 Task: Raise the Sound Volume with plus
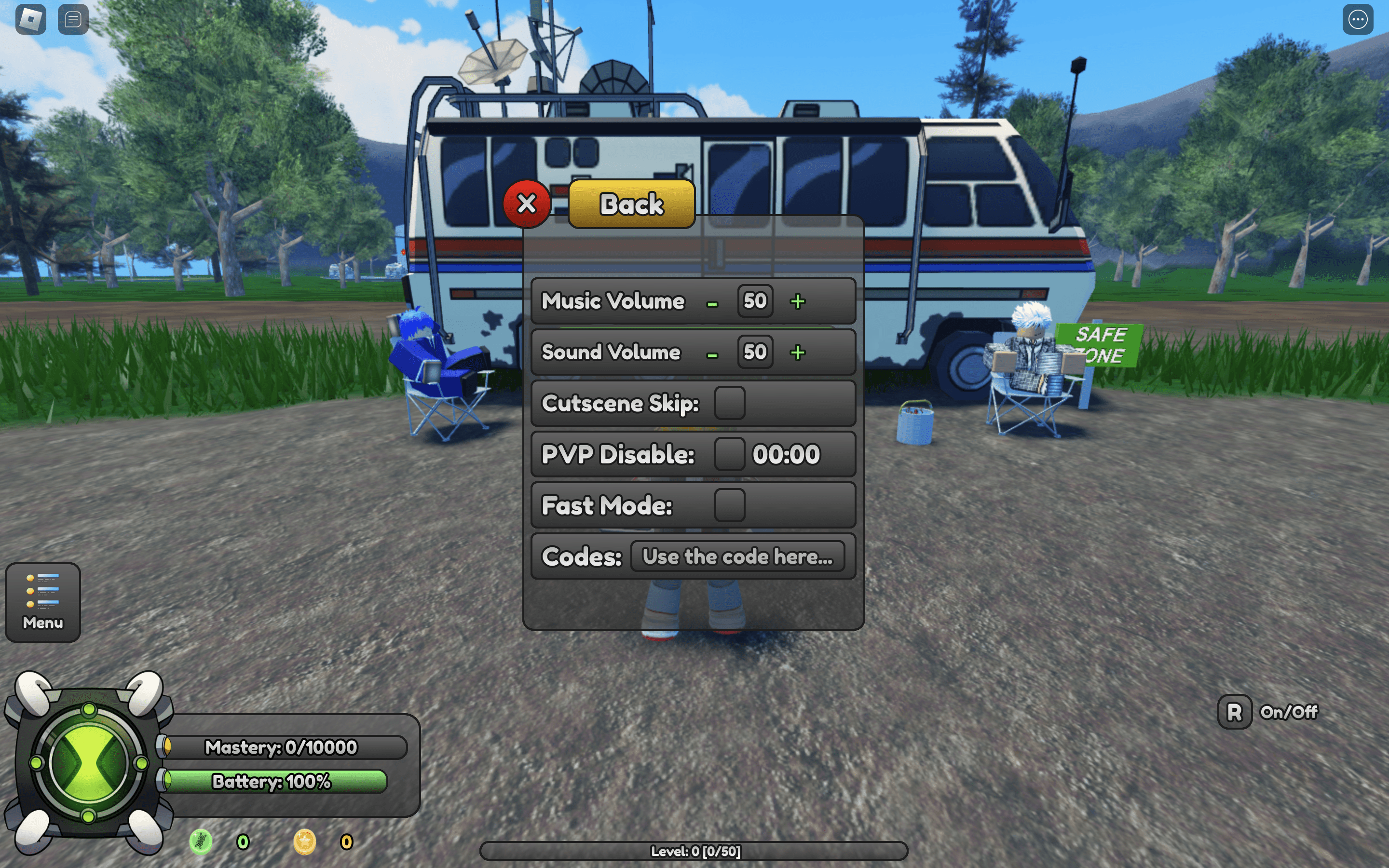798,353
